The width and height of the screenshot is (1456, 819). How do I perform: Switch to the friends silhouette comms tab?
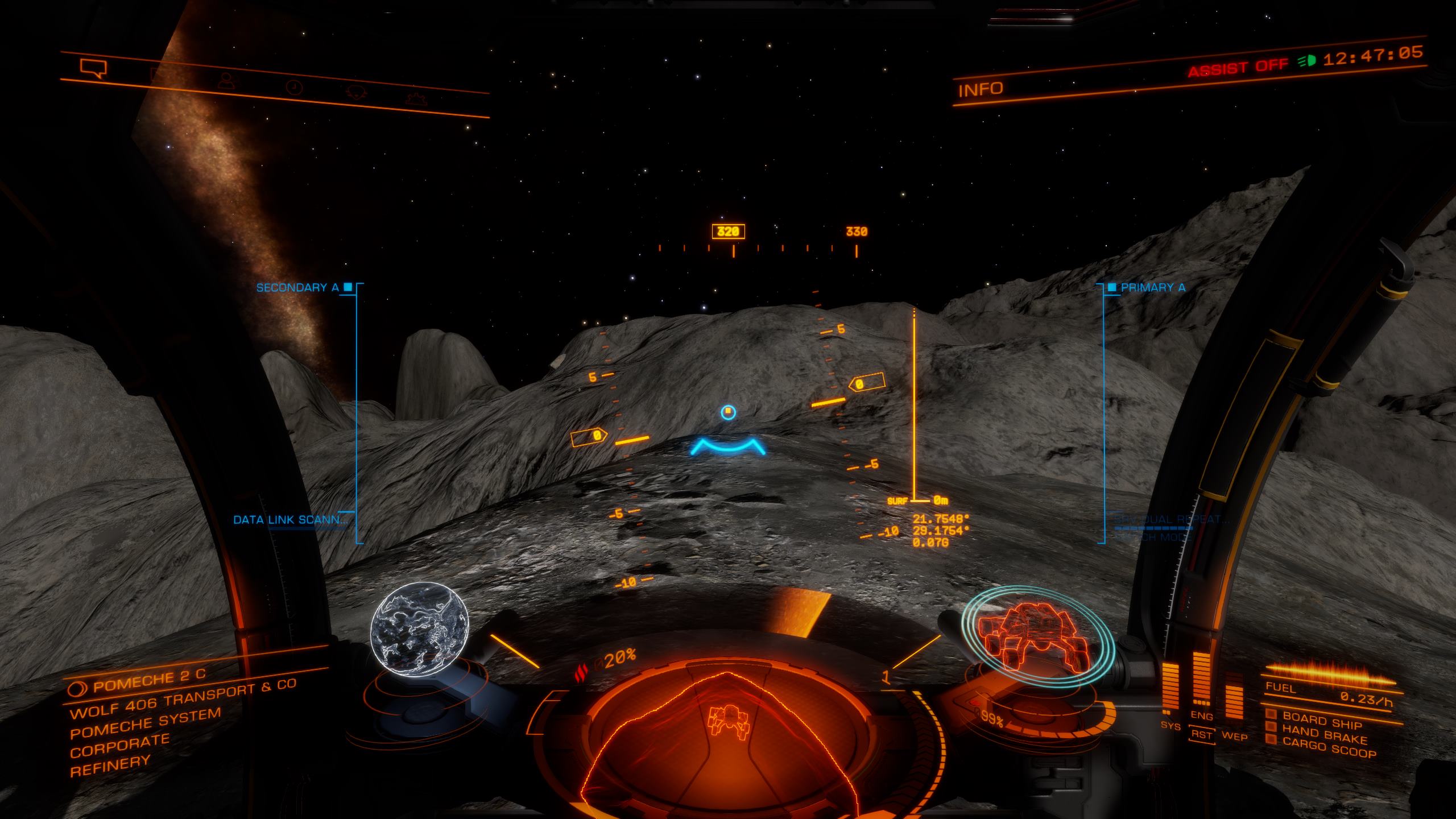click(x=227, y=81)
